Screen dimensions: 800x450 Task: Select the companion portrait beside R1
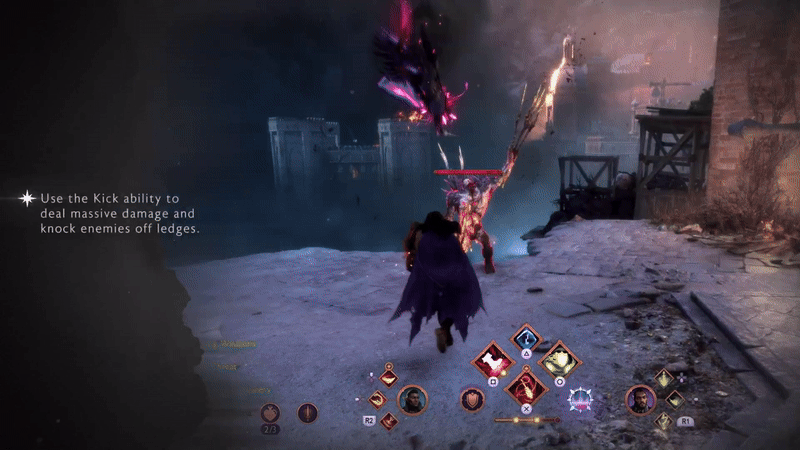click(639, 400)
